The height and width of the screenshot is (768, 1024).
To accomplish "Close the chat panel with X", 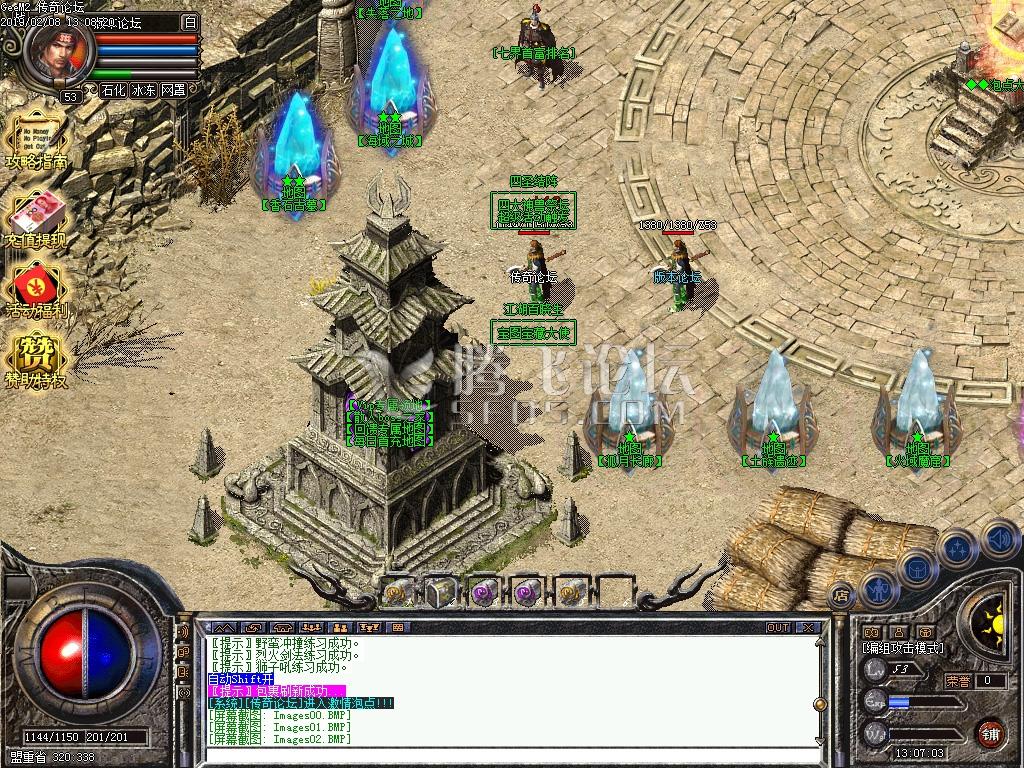I will (x=808, y=628).
